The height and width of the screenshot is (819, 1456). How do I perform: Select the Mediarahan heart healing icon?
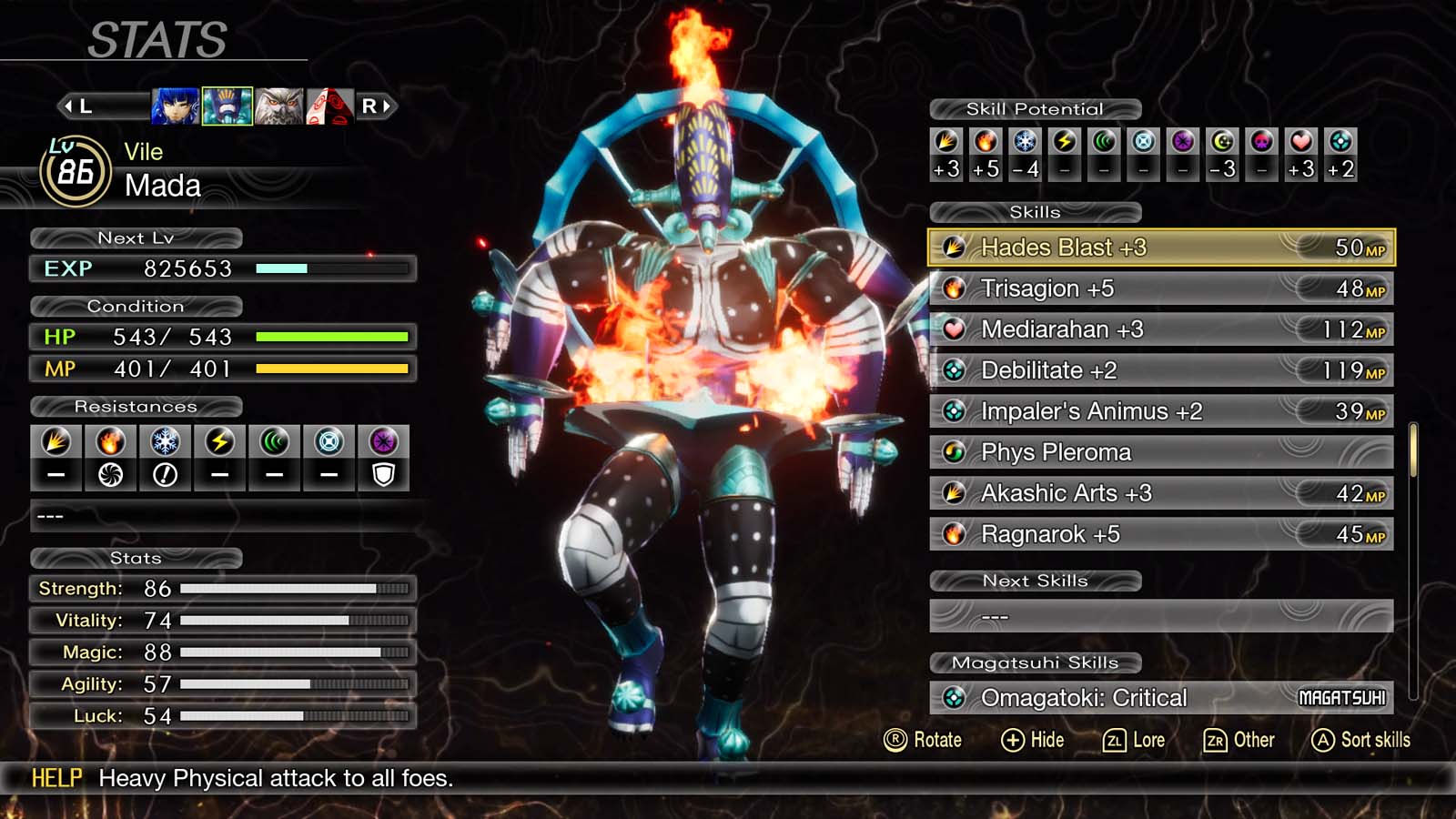(x=955, y=329)
